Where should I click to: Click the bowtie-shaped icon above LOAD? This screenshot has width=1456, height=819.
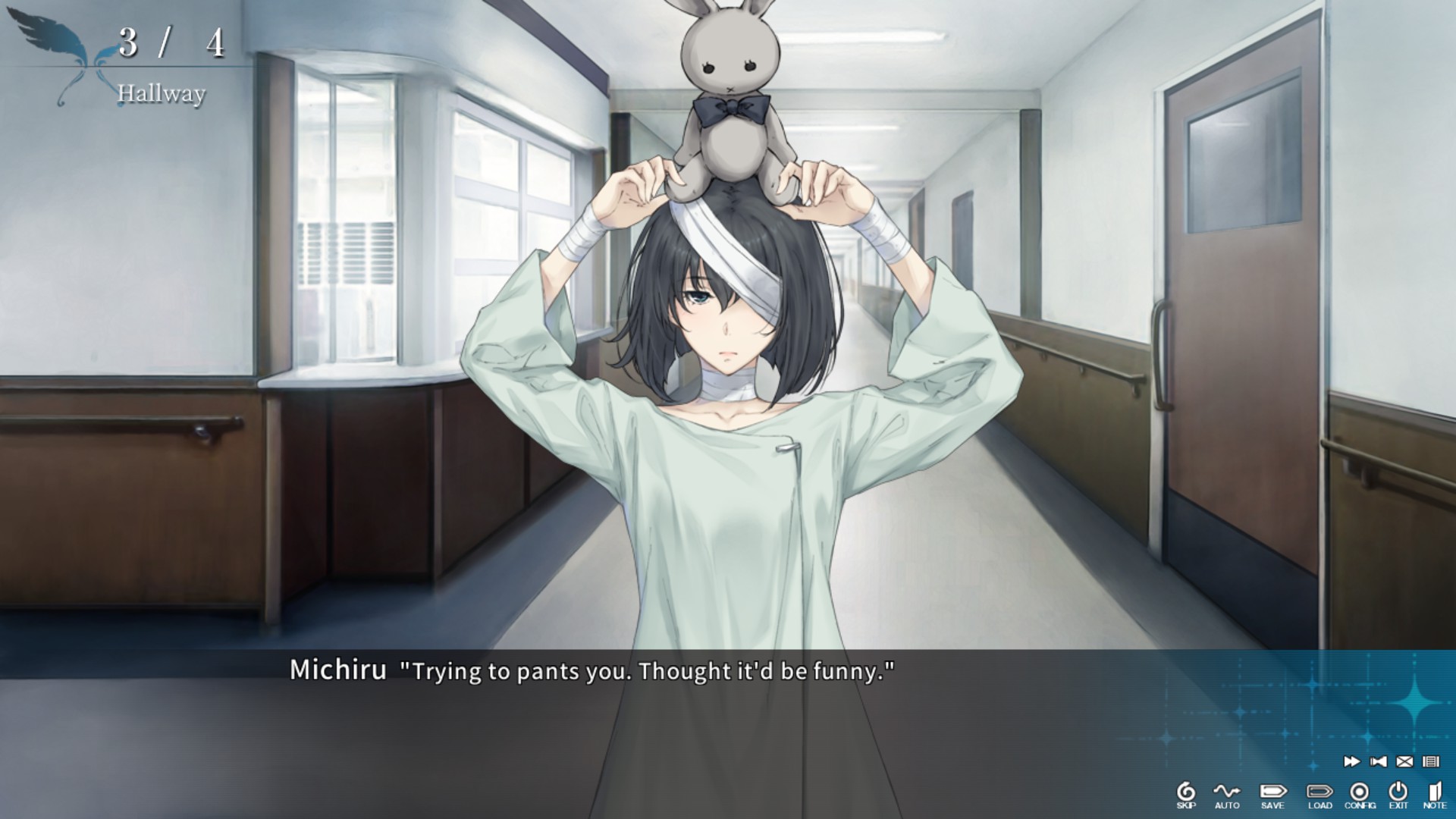[x=1379, y=761]
